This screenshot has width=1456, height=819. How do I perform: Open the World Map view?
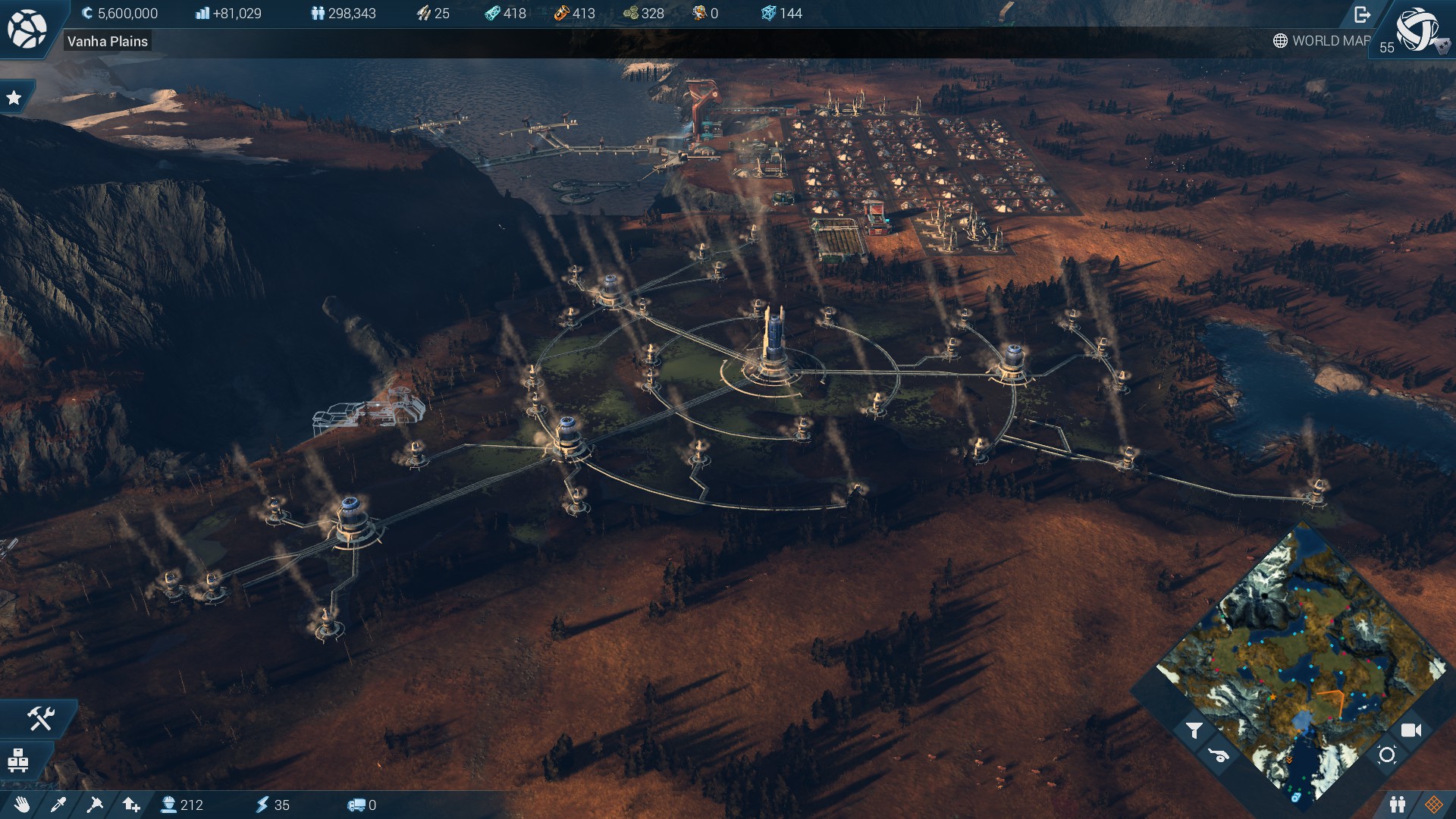click(1322, 41)
